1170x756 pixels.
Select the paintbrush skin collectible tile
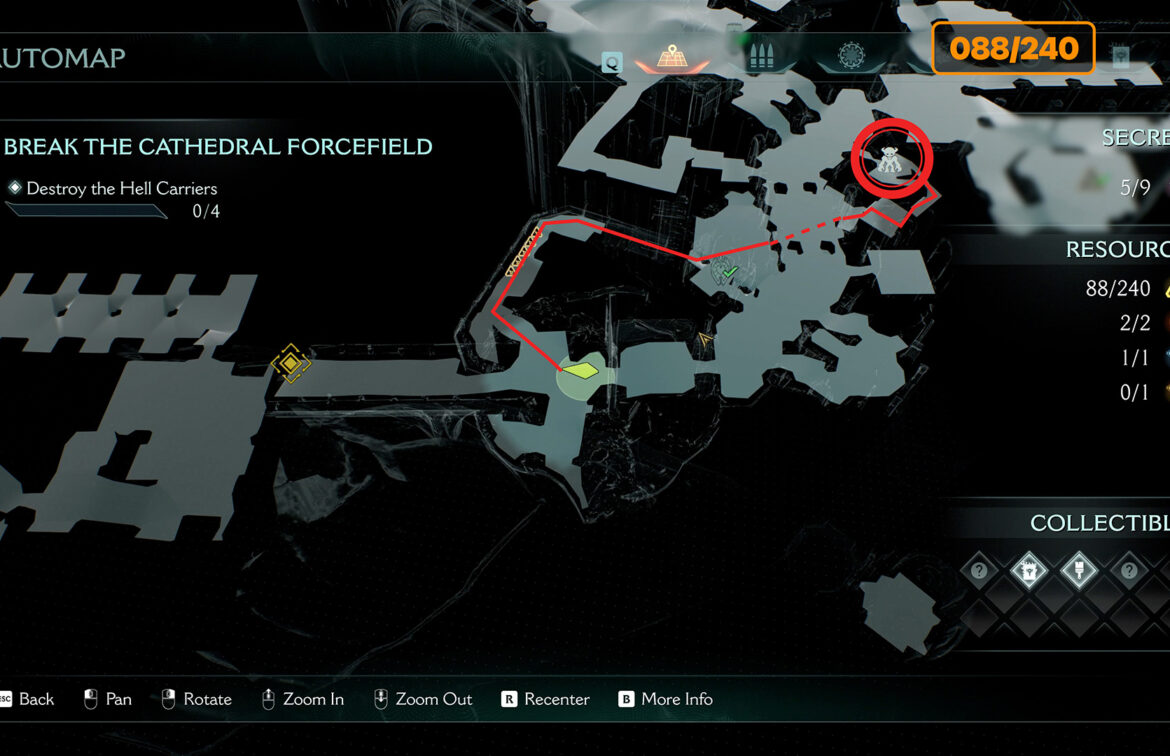point(1078,571)
